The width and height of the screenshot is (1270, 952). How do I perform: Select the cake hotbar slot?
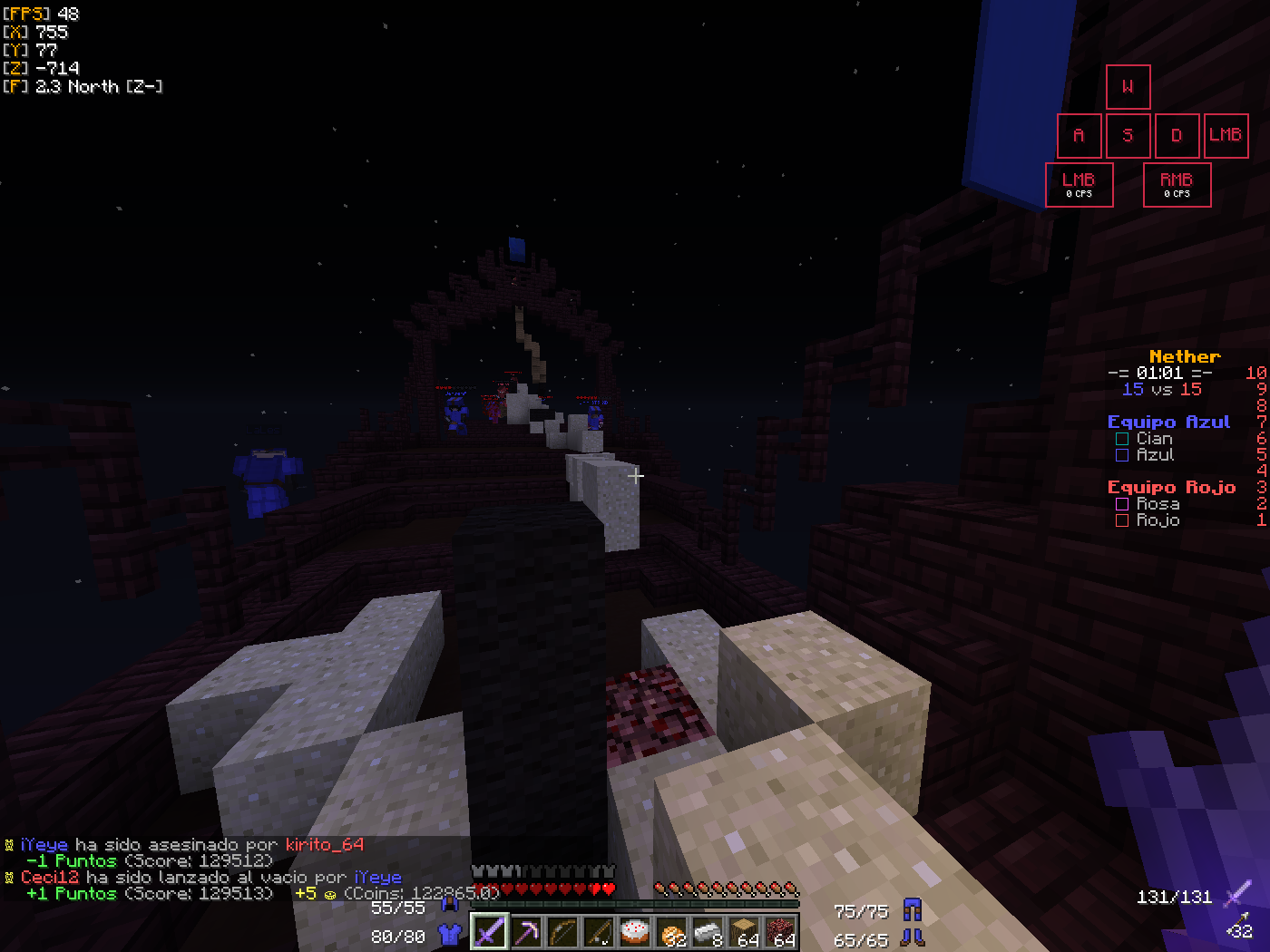[635, 932]
